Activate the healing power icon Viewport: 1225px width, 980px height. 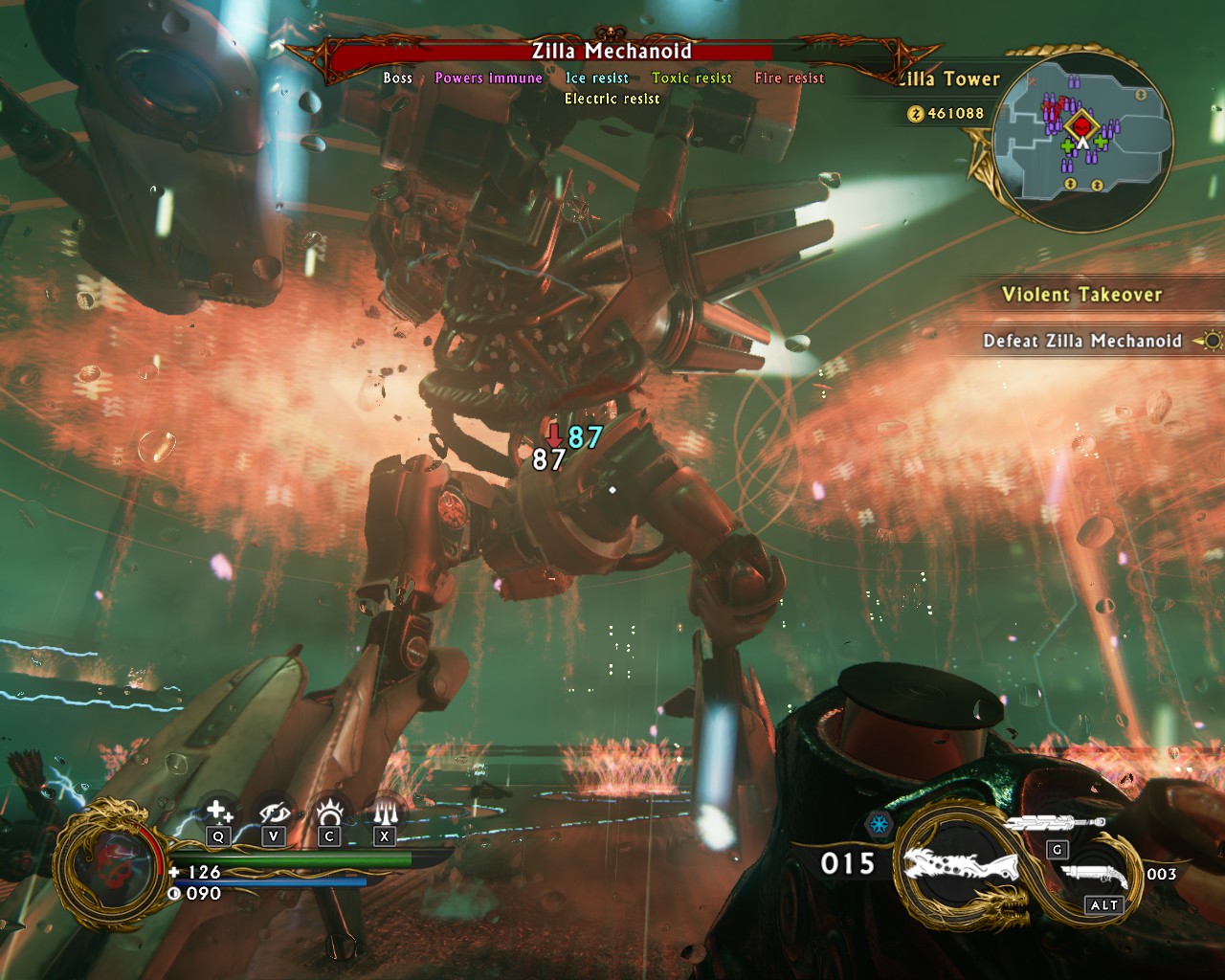[x=219, y=813]
